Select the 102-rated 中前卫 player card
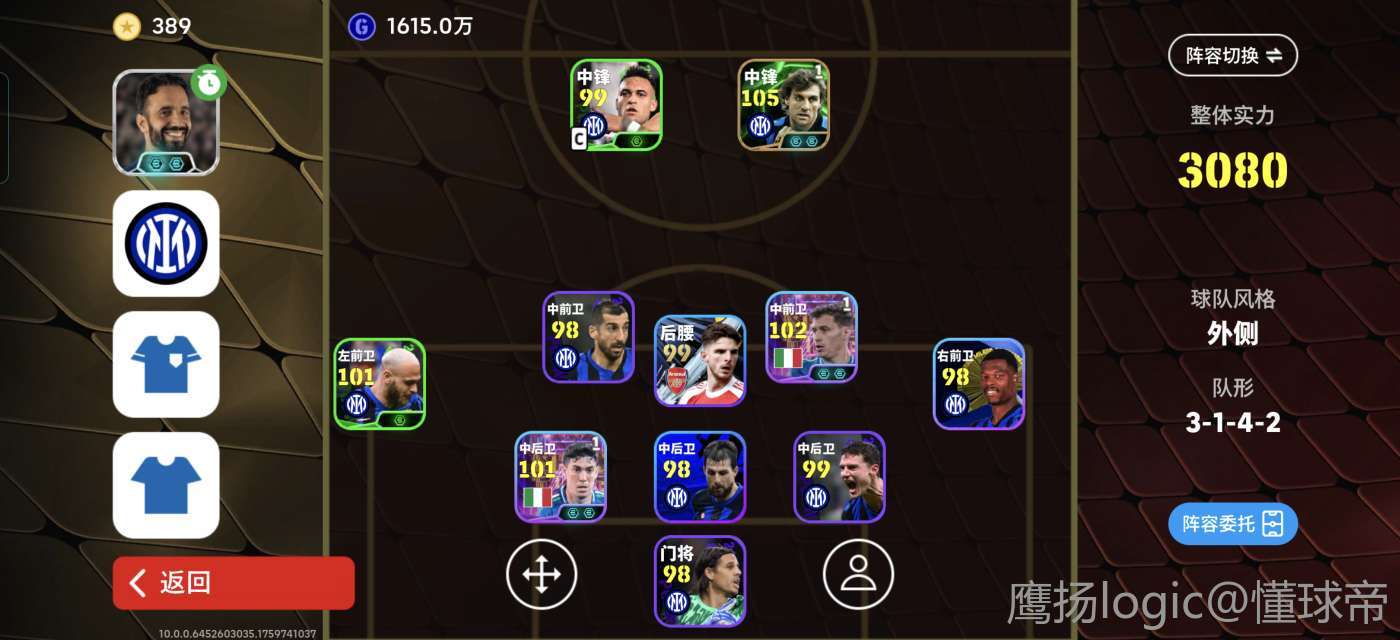 (x=811, y=337)
